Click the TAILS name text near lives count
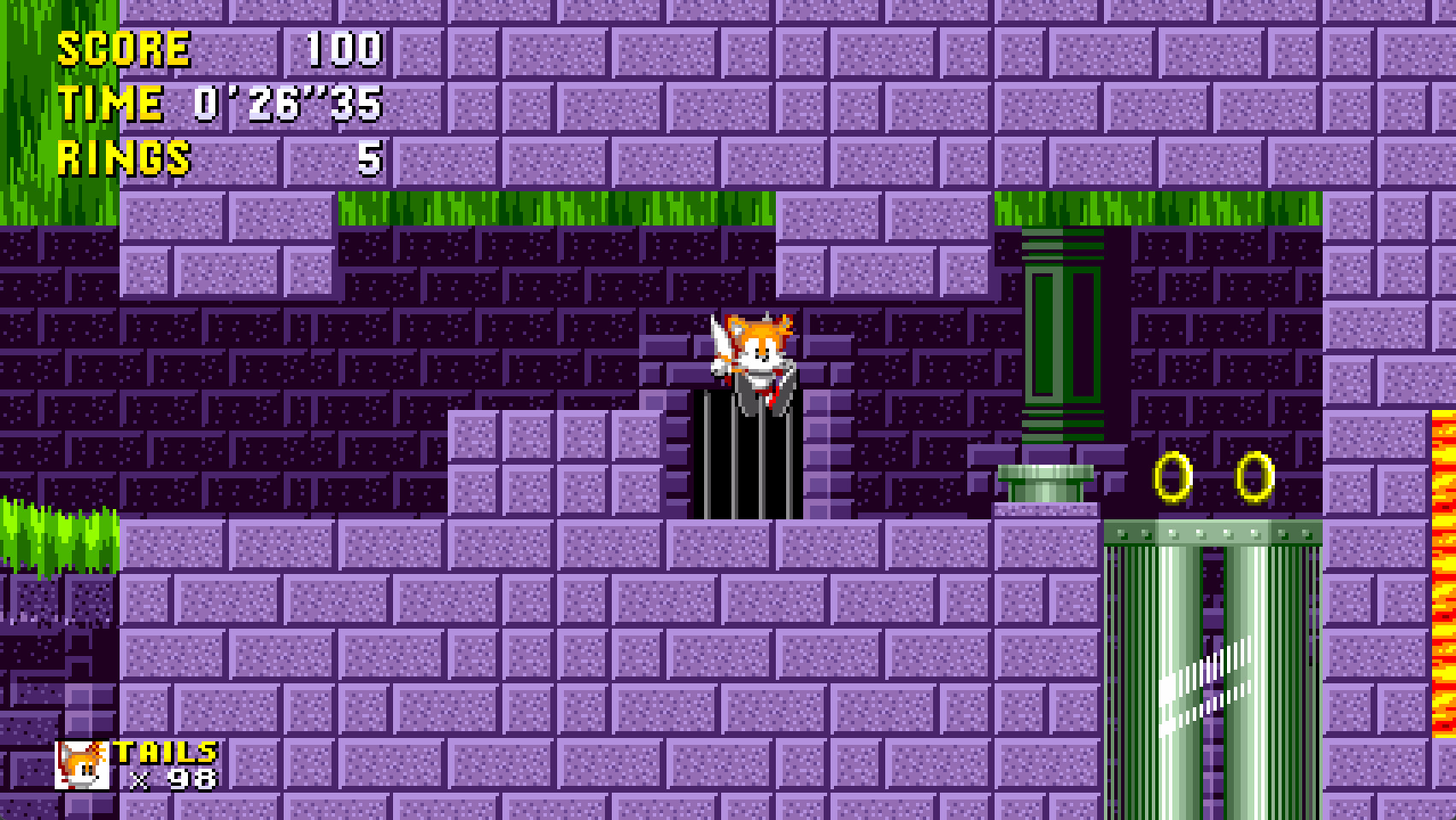Viewport: 1456px width, 820px height. click(164, 753)
